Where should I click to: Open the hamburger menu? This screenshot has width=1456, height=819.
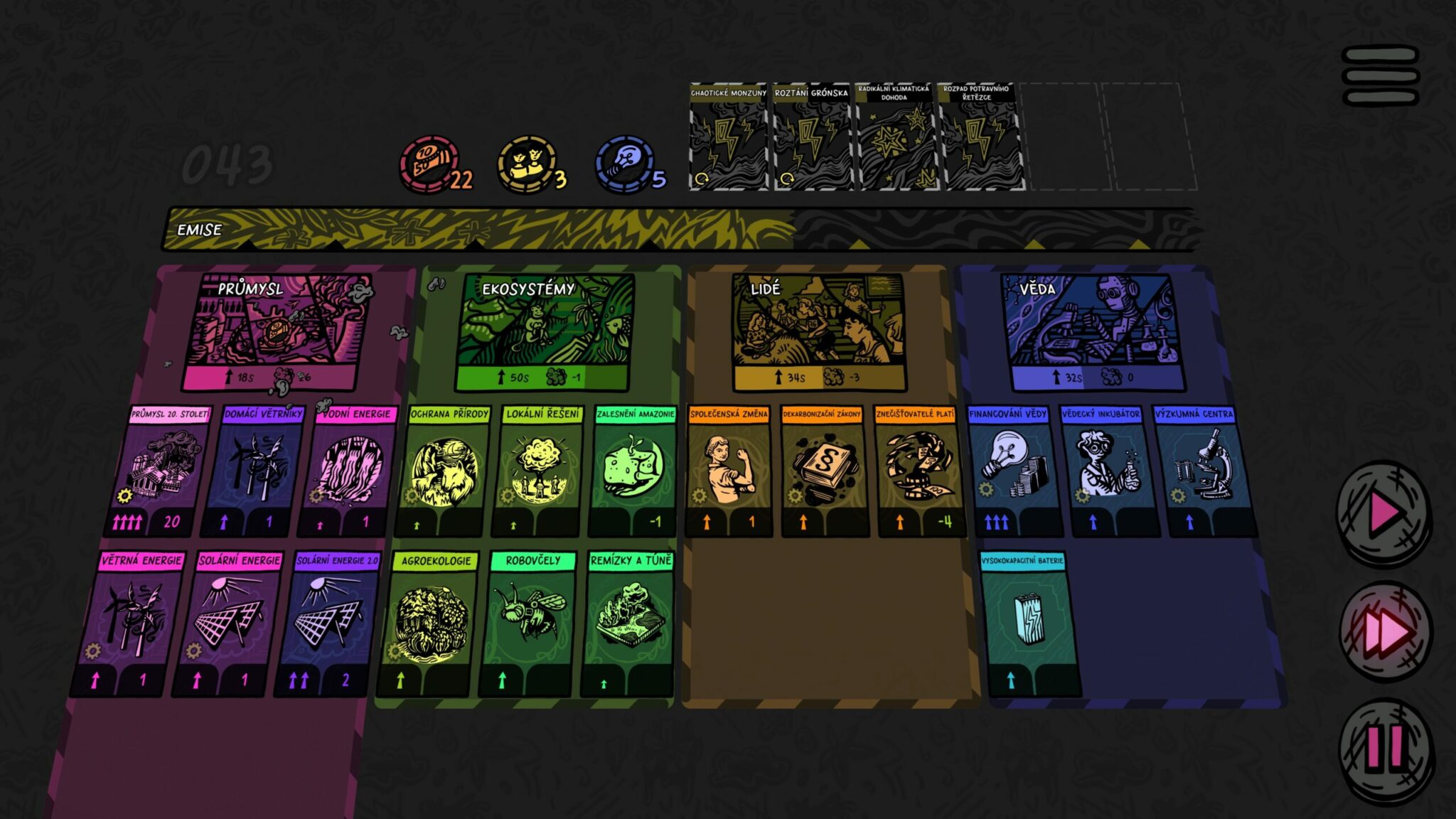(1380, 75)
